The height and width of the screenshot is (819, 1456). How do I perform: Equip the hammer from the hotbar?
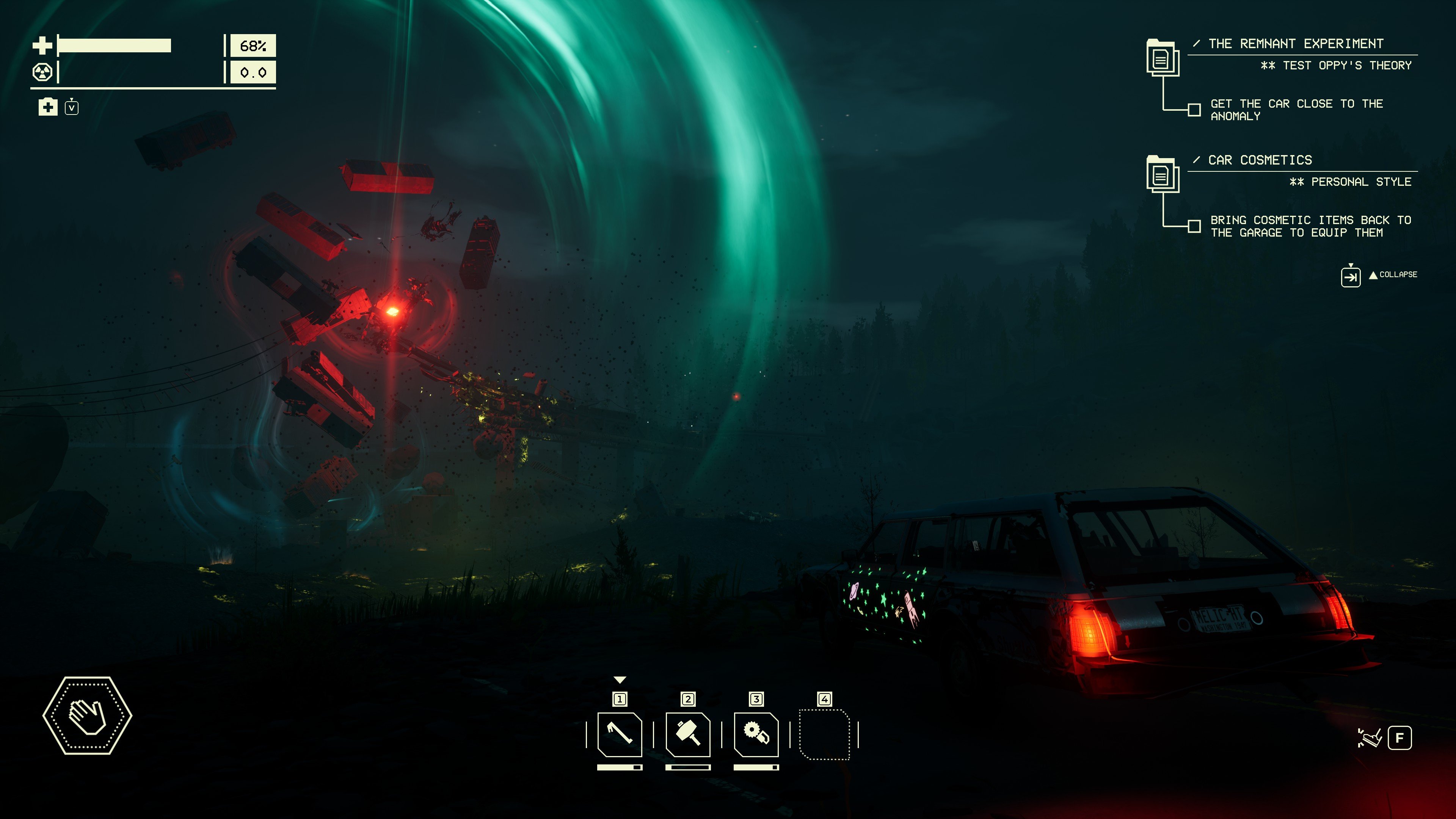pyautogui.click(x=688, y=734)
